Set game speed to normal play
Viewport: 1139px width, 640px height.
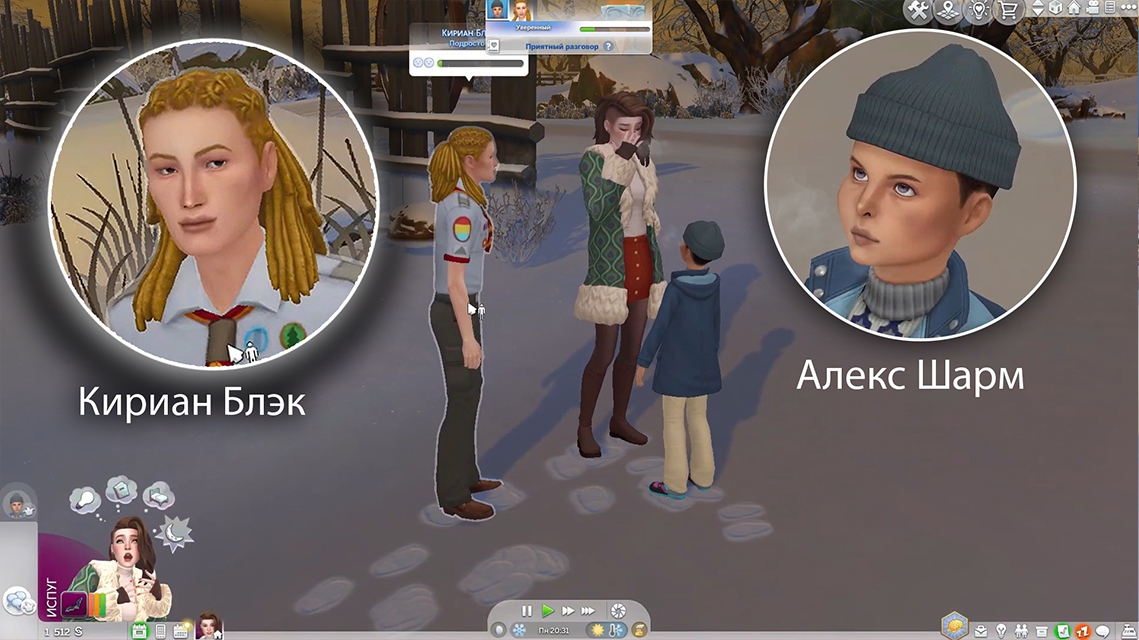[547, 610]
